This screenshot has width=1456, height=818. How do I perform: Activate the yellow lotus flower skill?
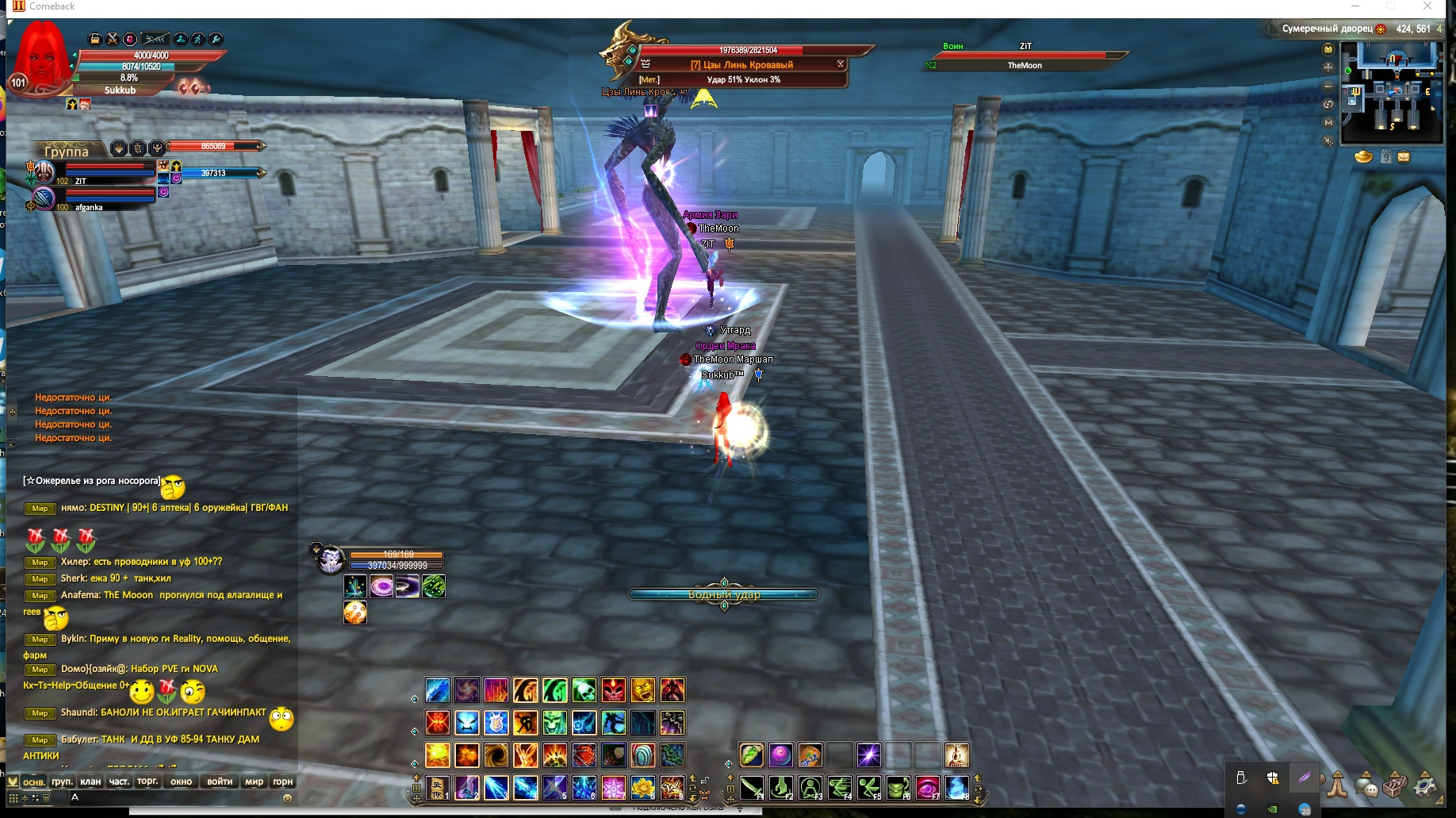[x=642, y=788]
